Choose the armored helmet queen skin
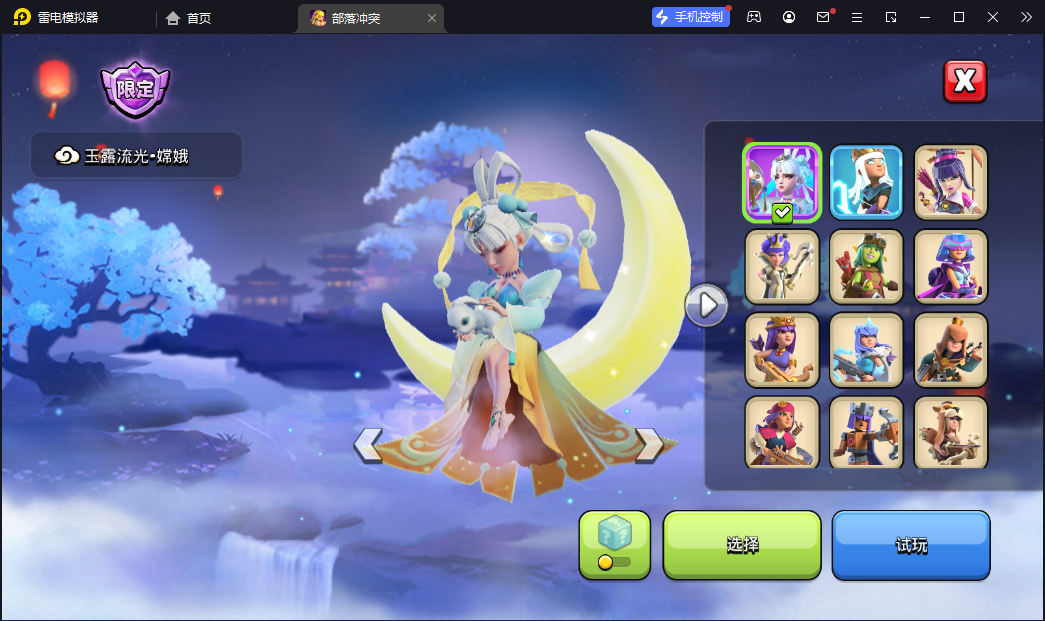Screen dimensions: 1045x621 tap(866, 432)
